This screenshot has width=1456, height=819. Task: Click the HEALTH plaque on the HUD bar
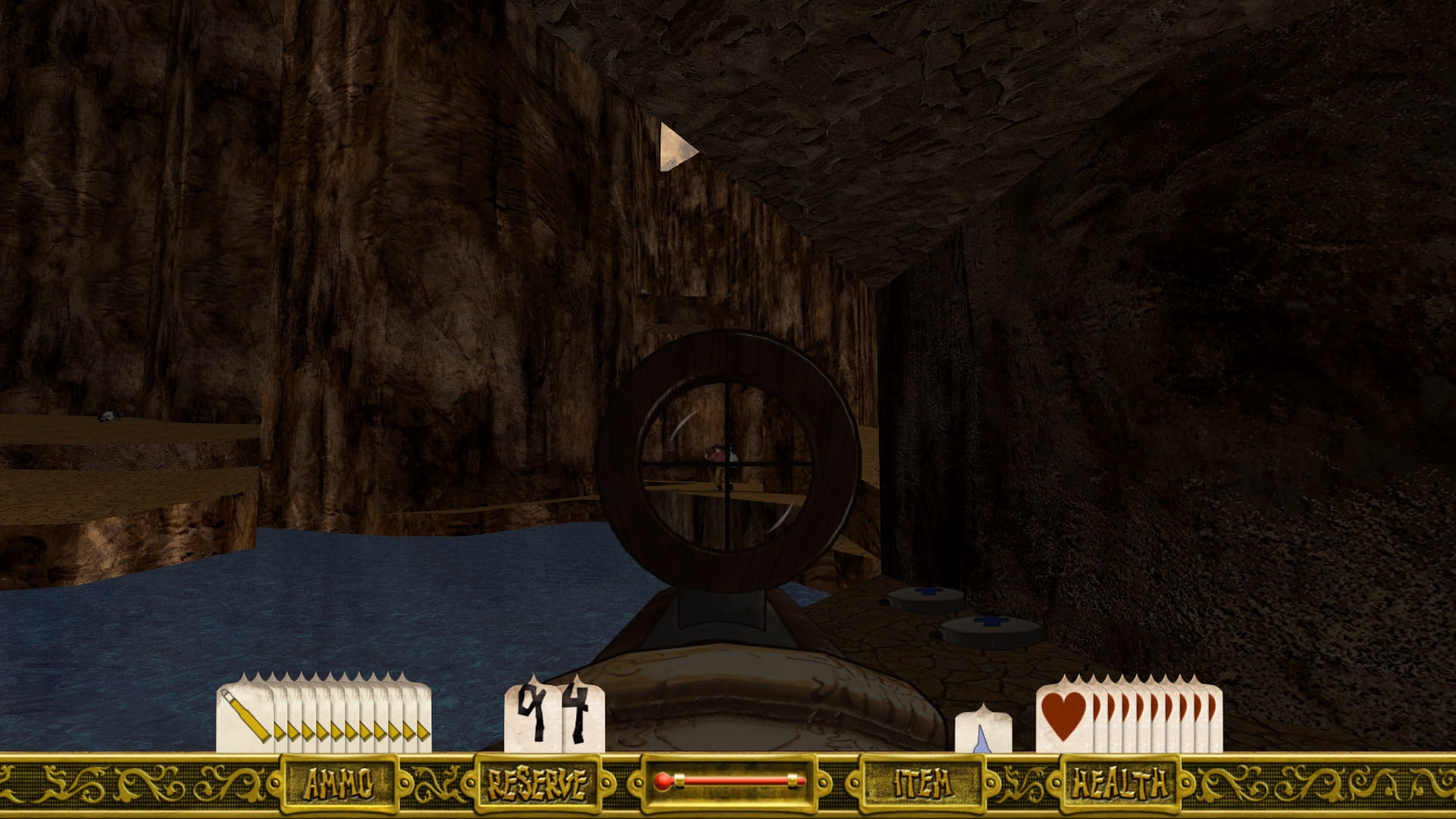click(1119, 783)
